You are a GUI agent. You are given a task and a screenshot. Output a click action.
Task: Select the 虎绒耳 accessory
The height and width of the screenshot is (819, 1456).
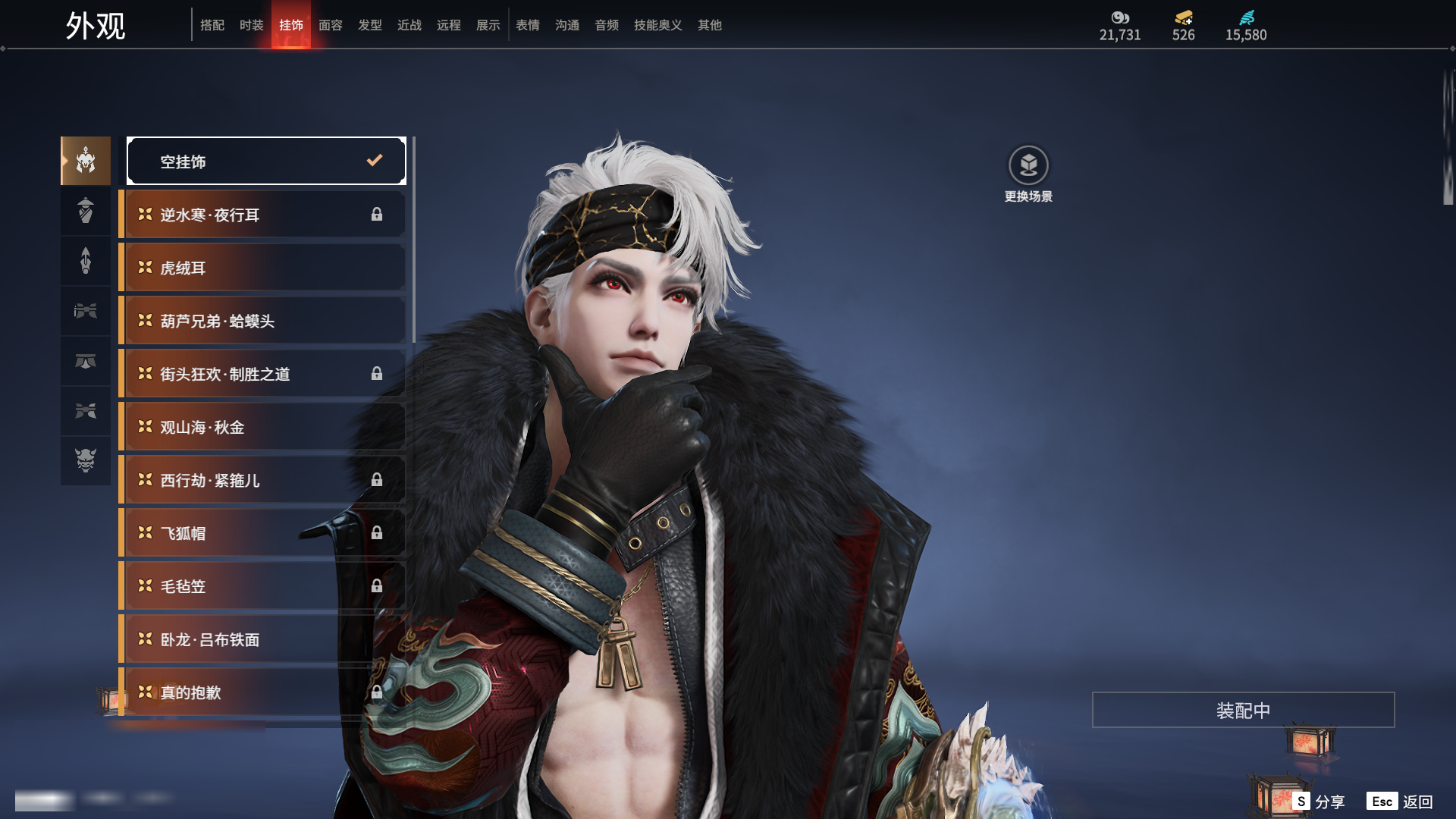coord(262,268)
